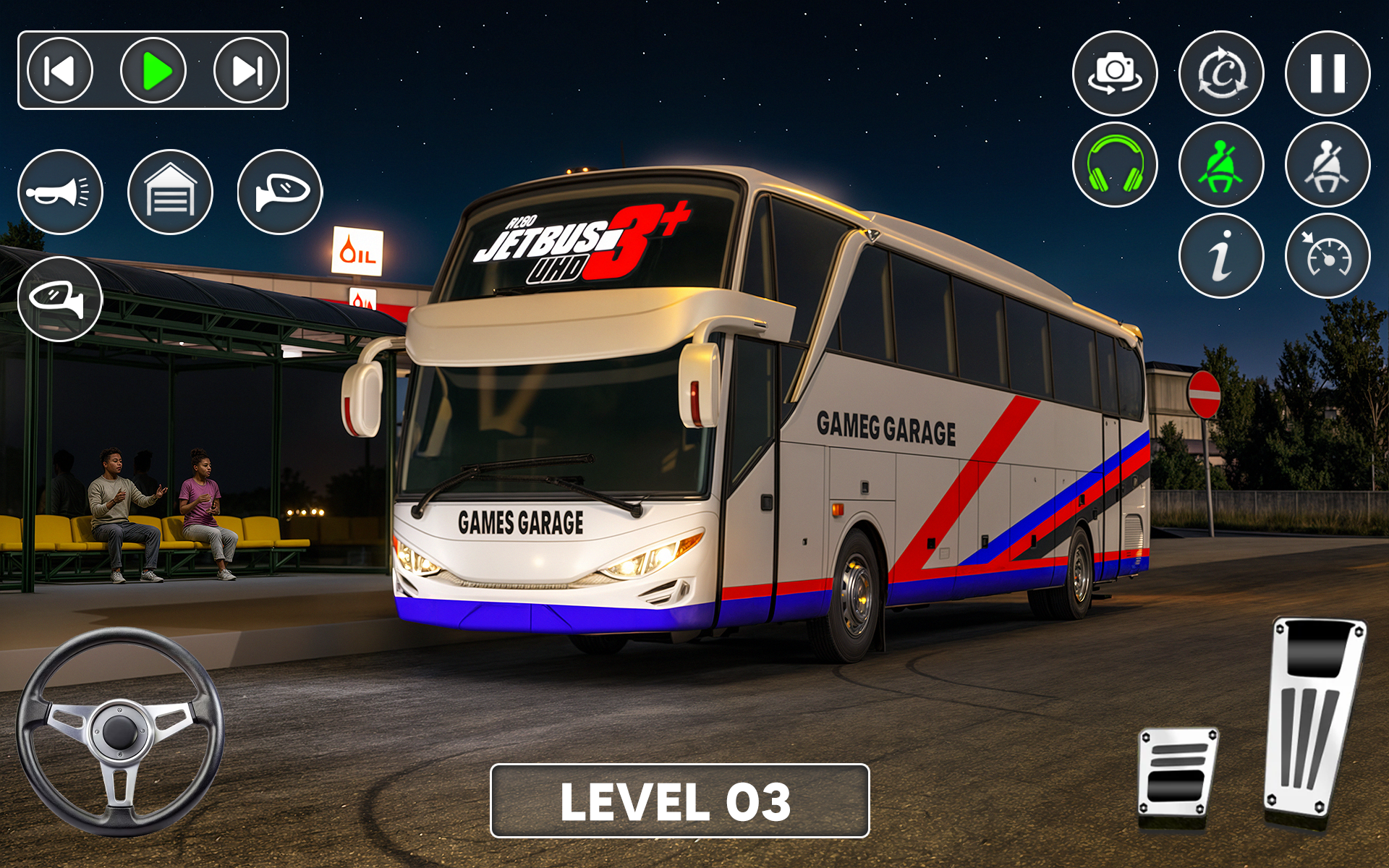Toggle the green headphones audio button
The width and height of the screenshot is (1389, 868).
tap(1115, 165)
